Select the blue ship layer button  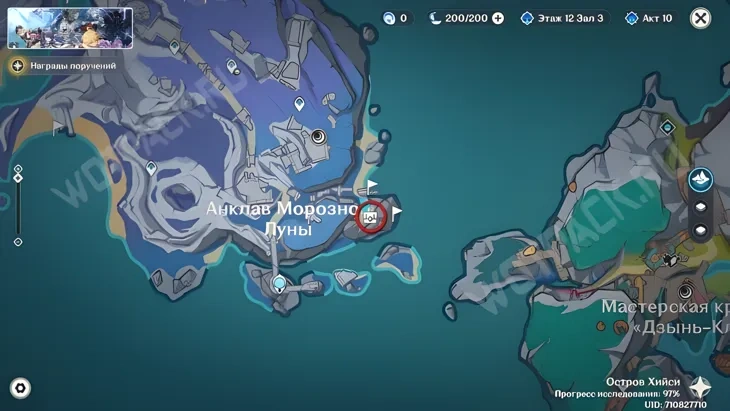(x=700, y=180)
